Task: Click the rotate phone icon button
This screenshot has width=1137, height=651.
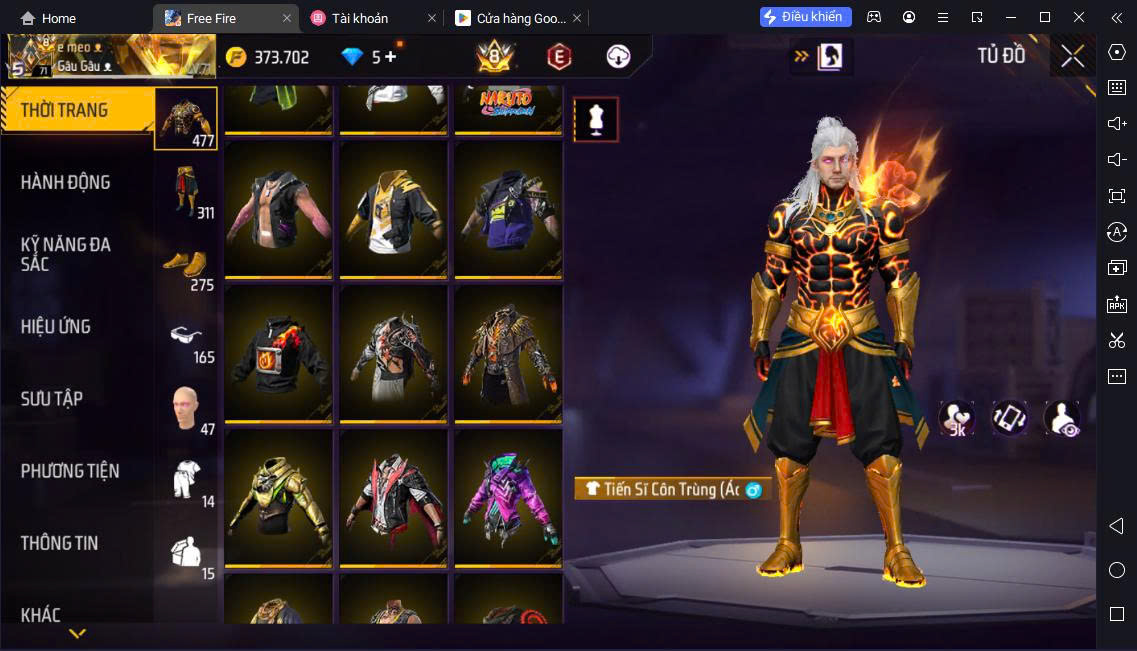Action: click(1009, 418)
